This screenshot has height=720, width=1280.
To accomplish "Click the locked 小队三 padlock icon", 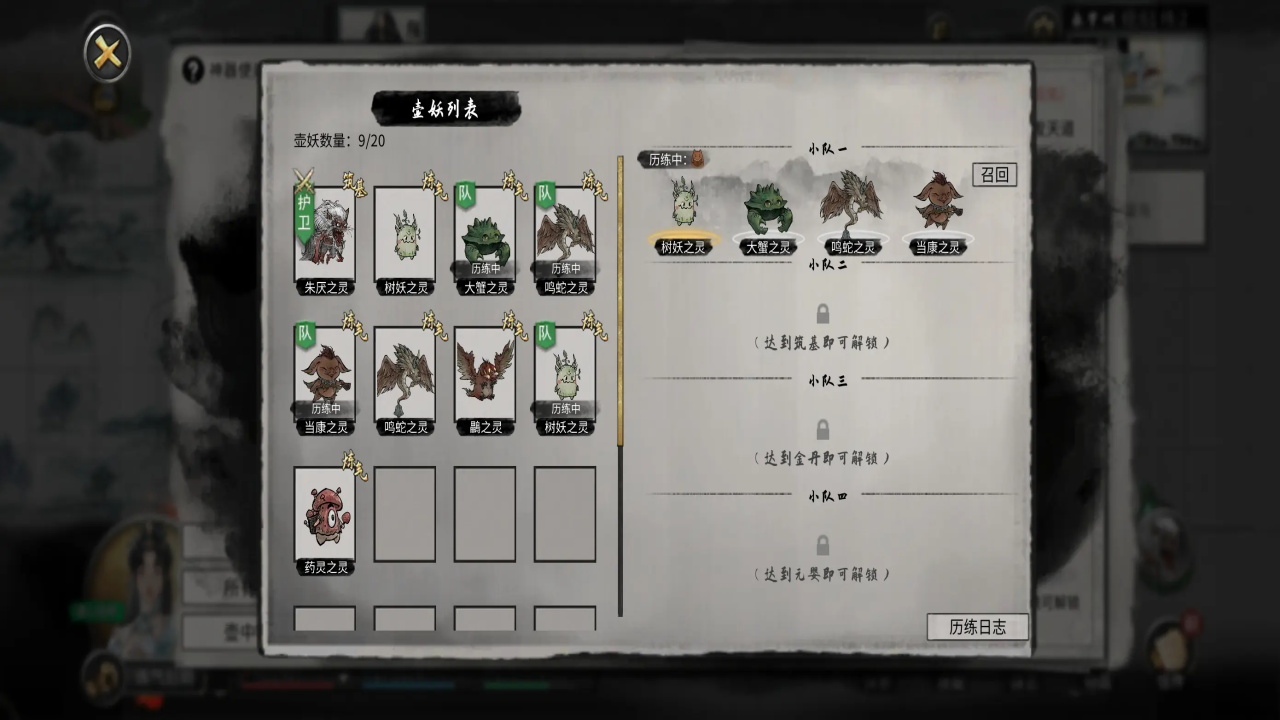I will (822, 430).
